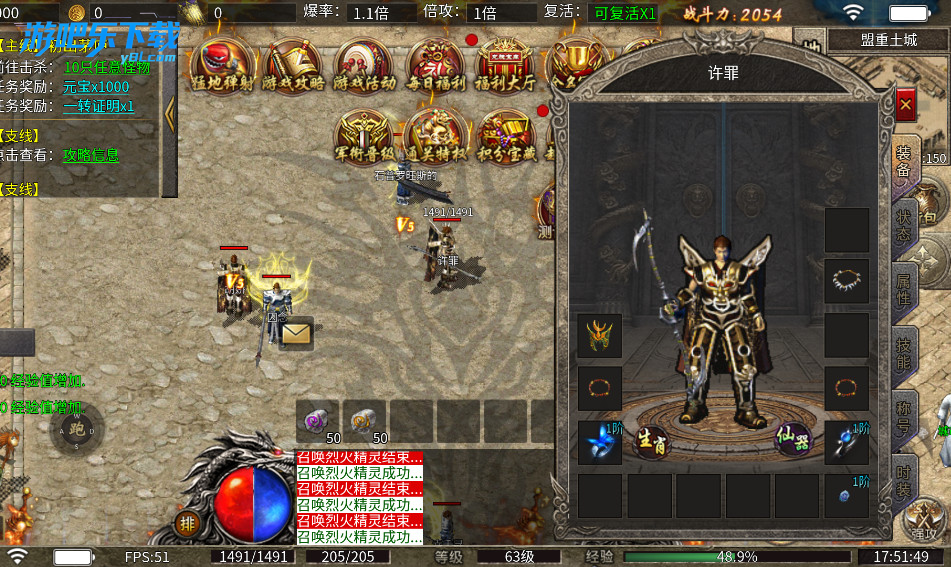Open the 军衔晋级 rank promotion icon

coord(363,137)
